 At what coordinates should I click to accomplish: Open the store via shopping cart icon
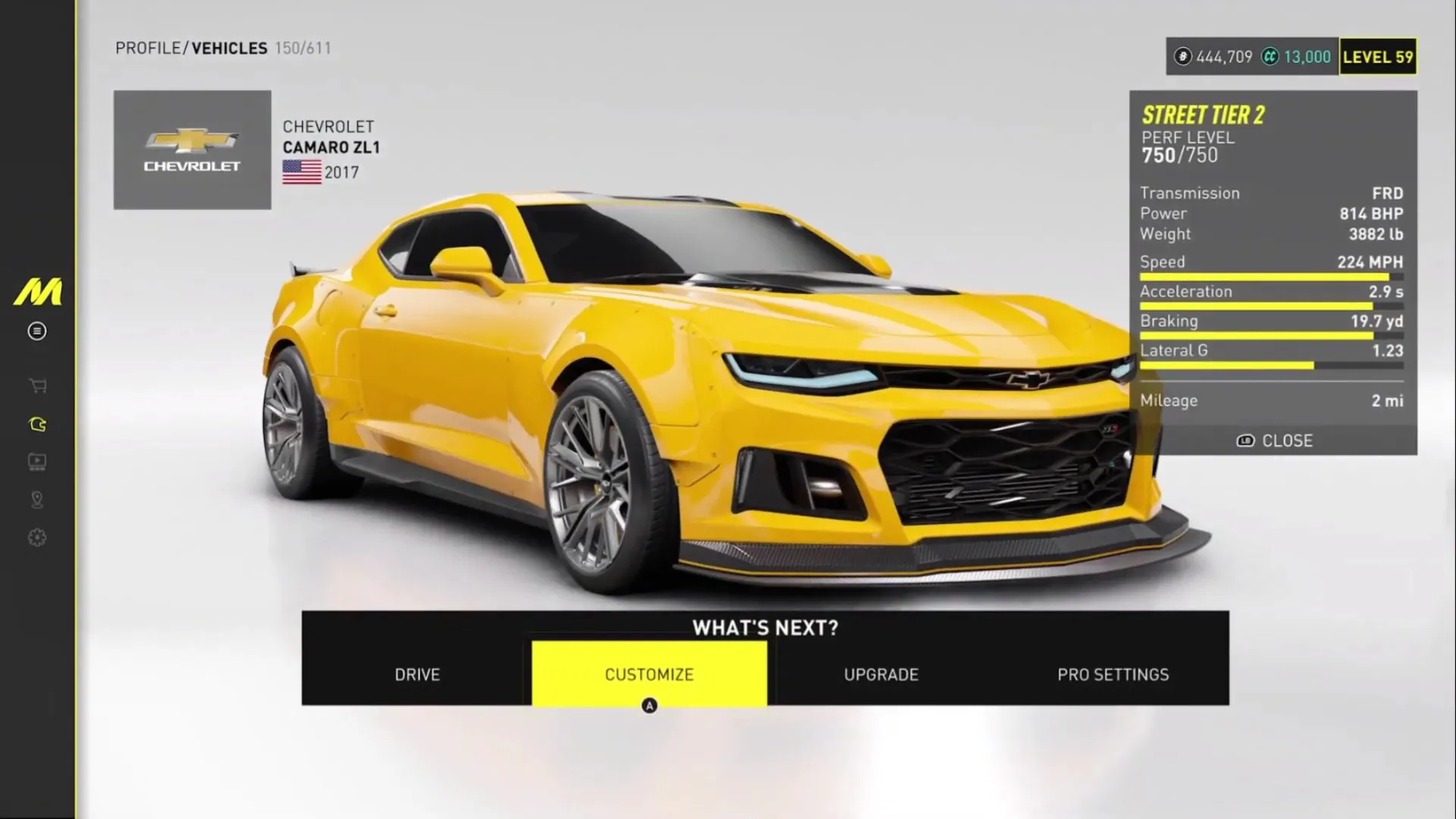coord(36,386)
